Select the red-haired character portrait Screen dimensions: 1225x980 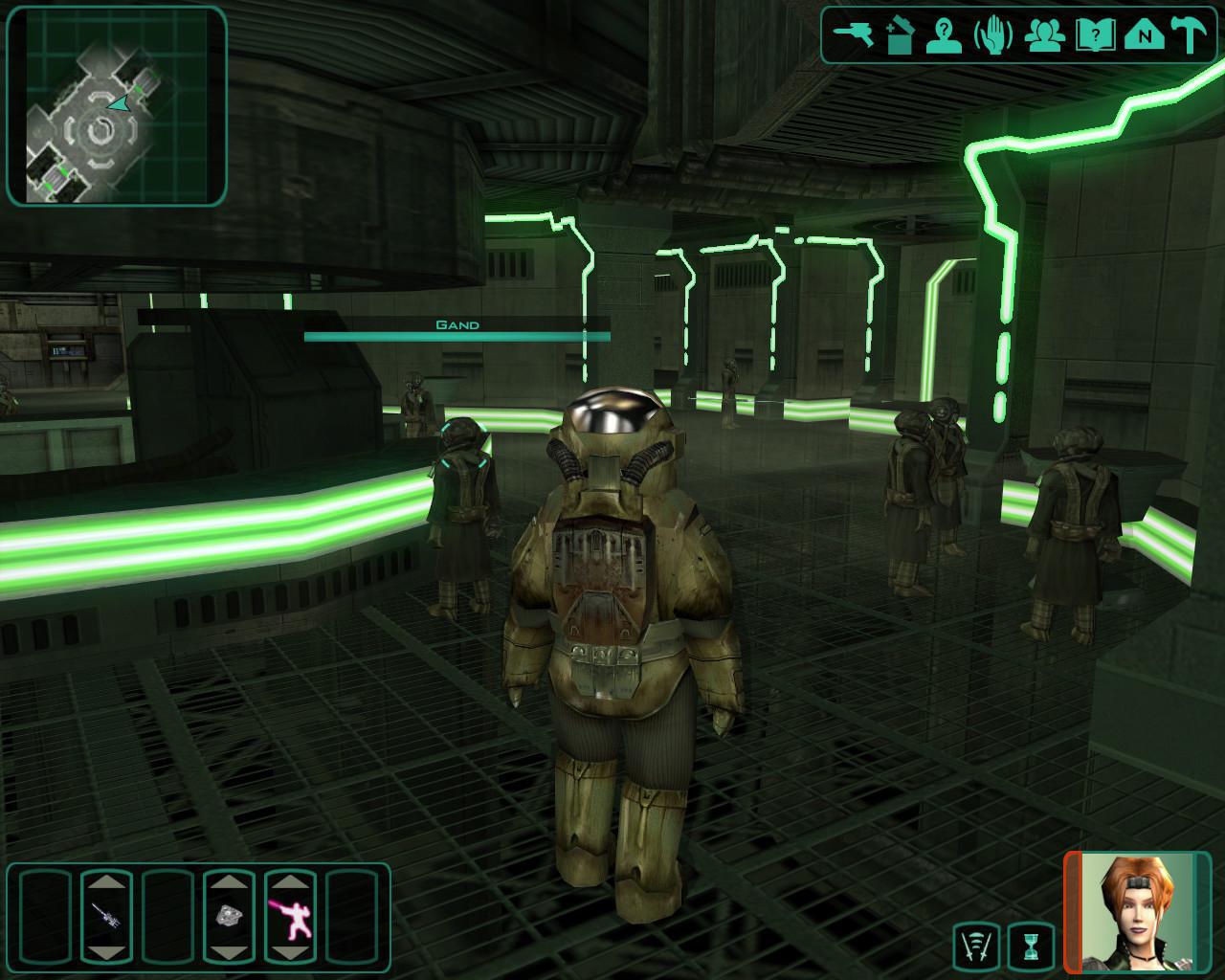point(1136,912)
